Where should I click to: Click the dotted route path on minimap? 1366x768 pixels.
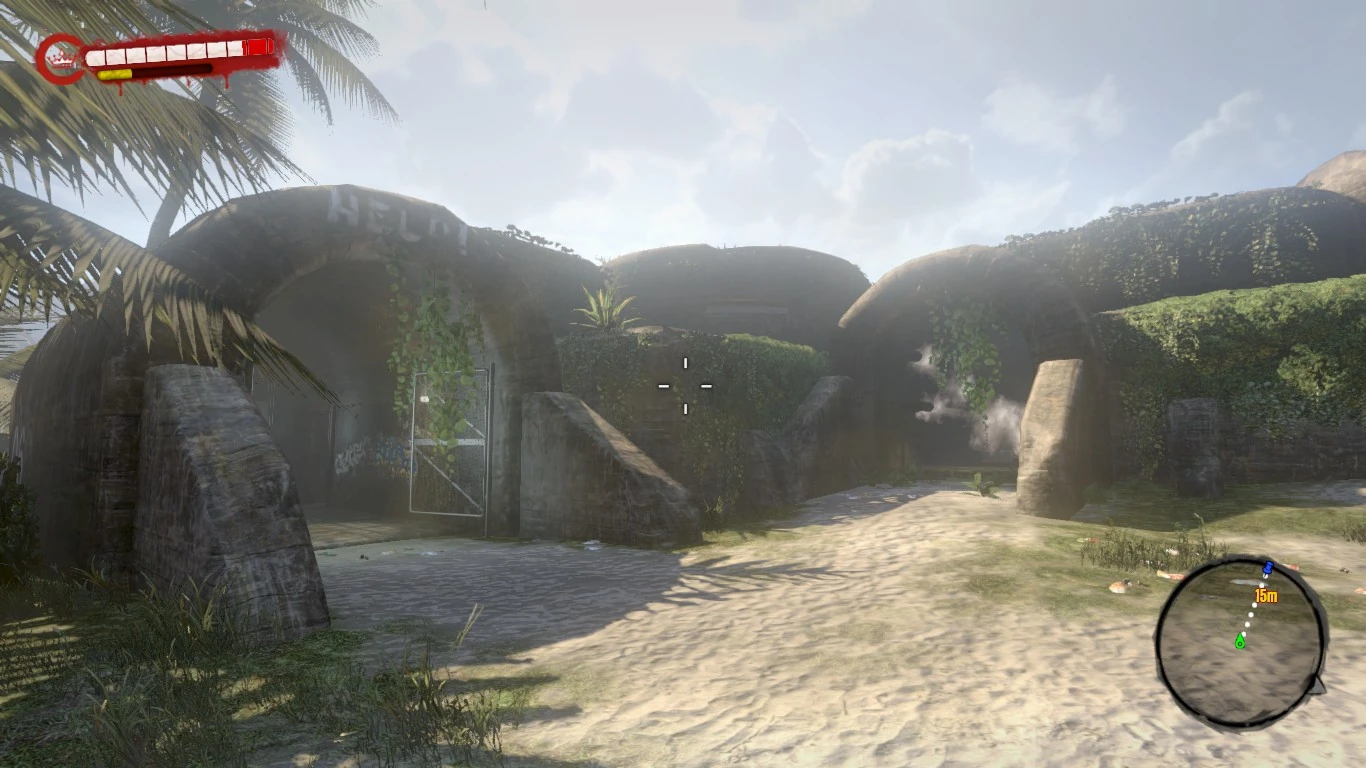point(1252,613)
